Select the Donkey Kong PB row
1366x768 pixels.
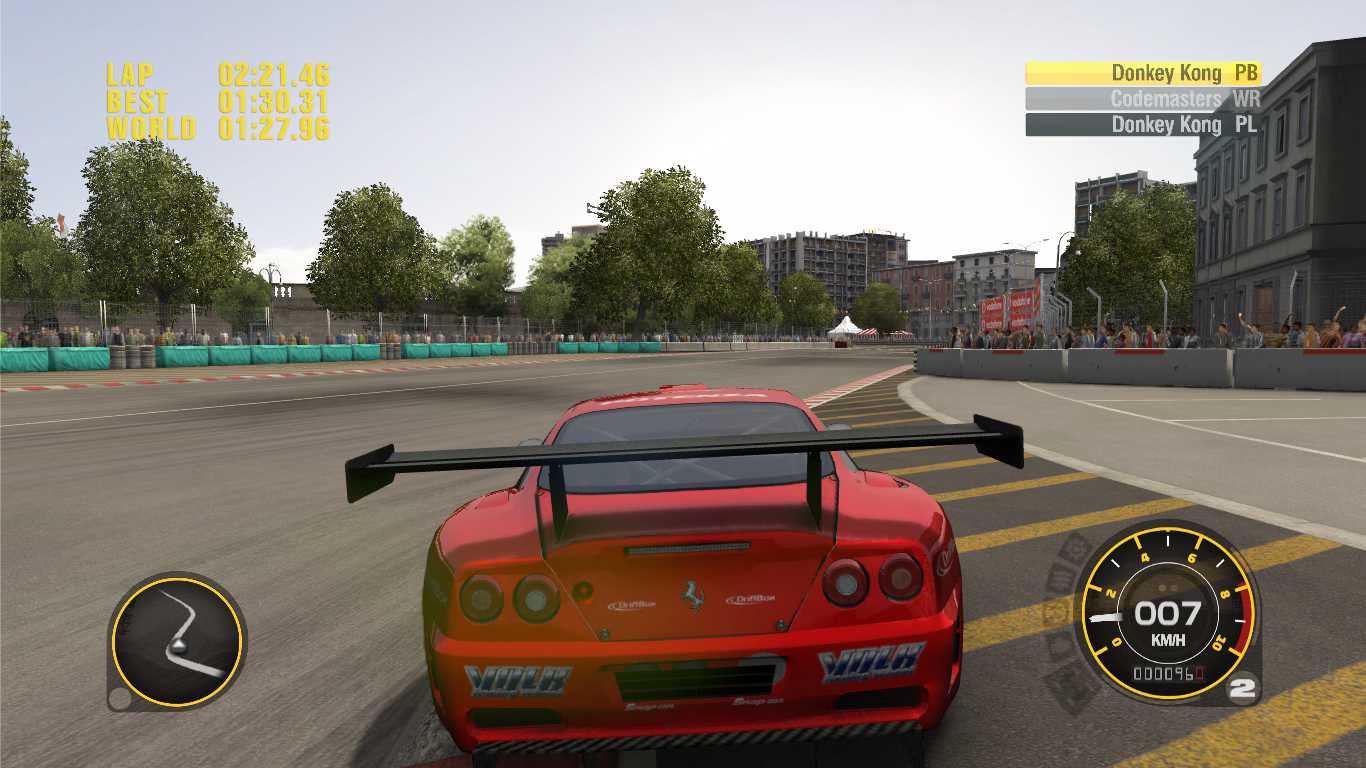click(x=1143, y=73)
